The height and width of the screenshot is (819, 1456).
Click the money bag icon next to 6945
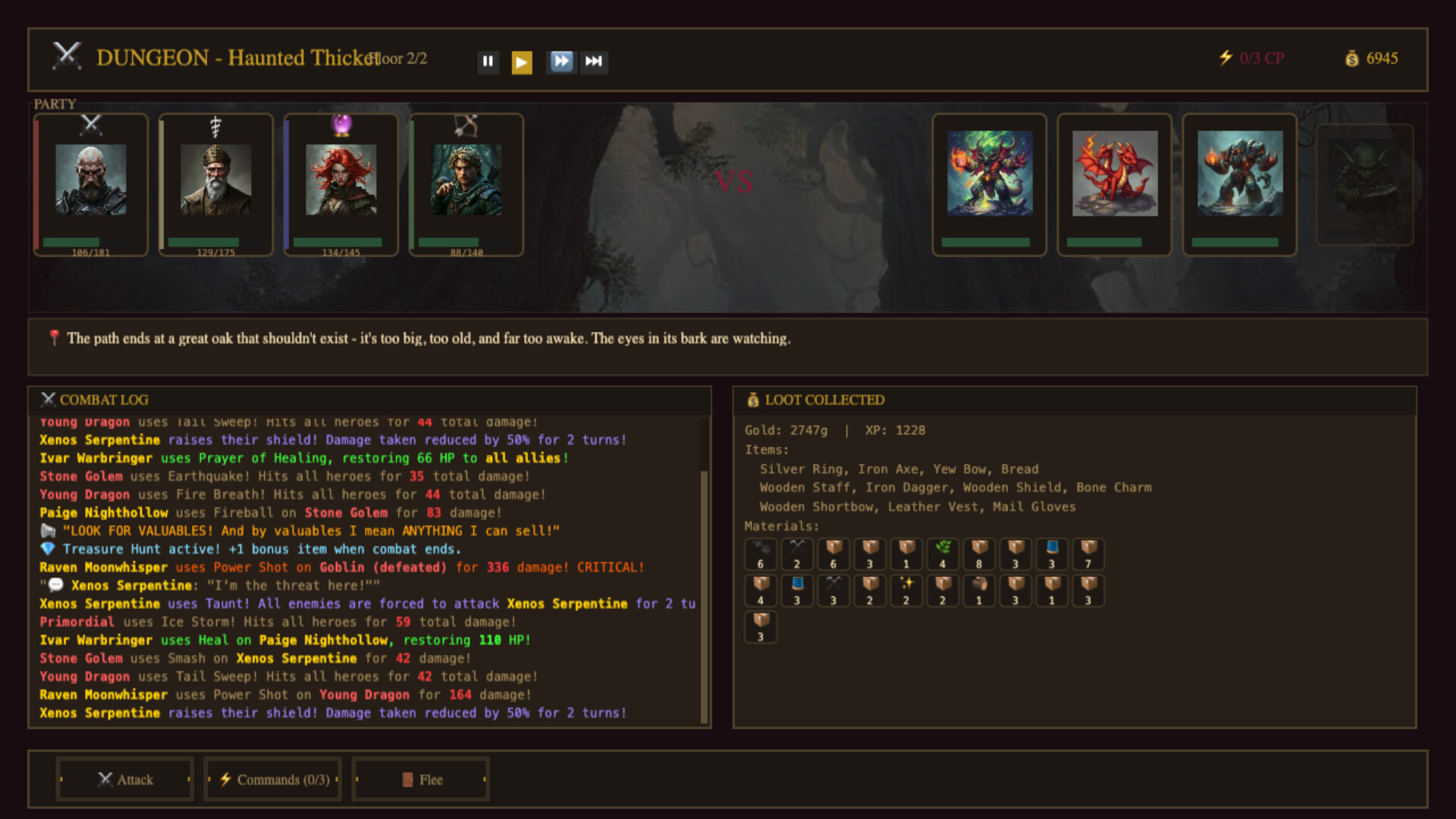point(1351,58)
